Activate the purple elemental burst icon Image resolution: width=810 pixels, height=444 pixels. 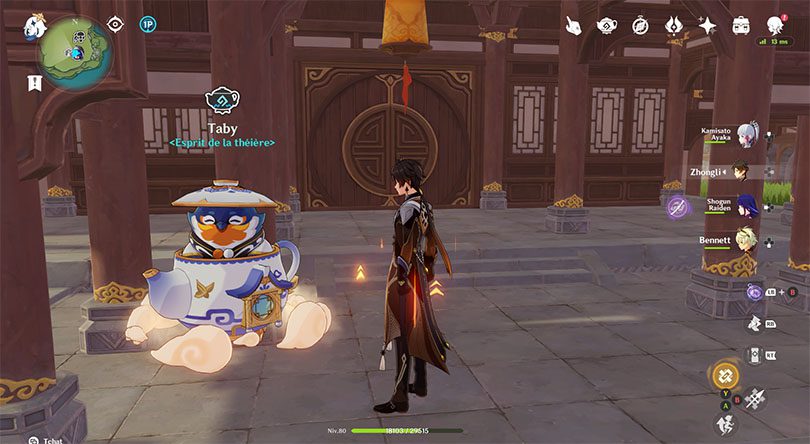tap(676, 206)
